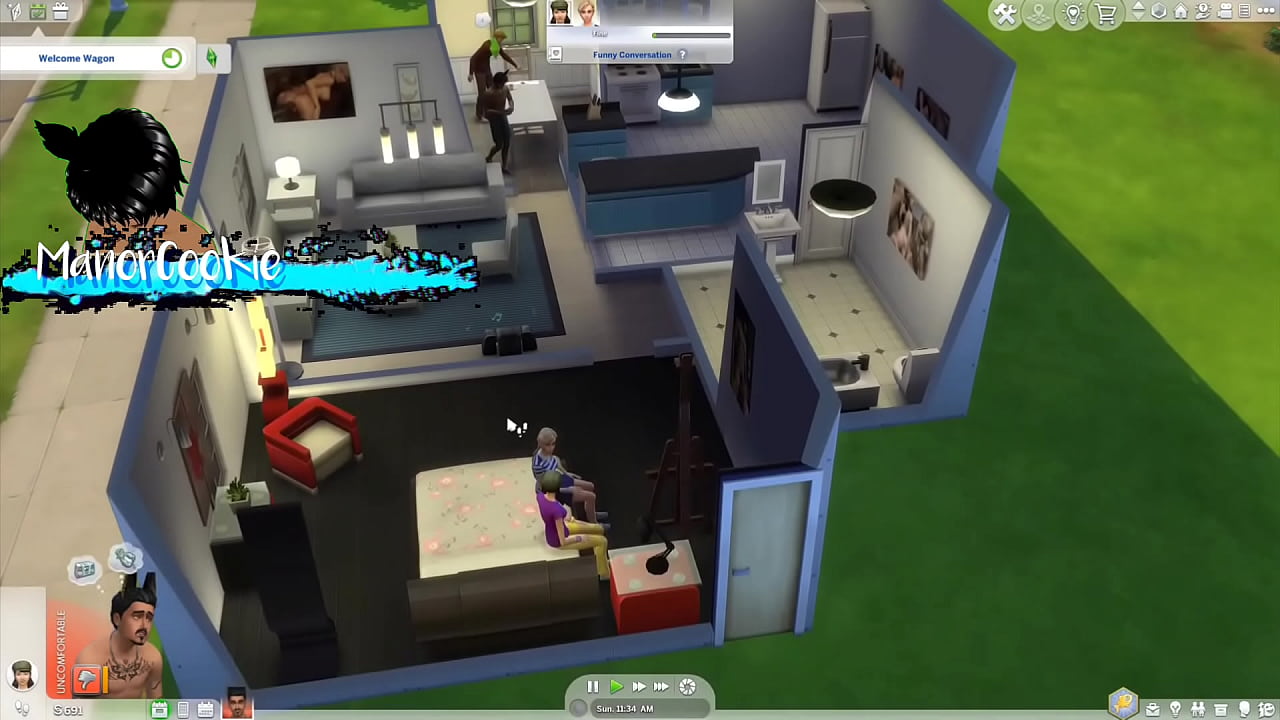Image resolution: width=1280 pixels, height=720 pixels.
Task: Open the Simology head icon panel
Action: pos(1244,708)
